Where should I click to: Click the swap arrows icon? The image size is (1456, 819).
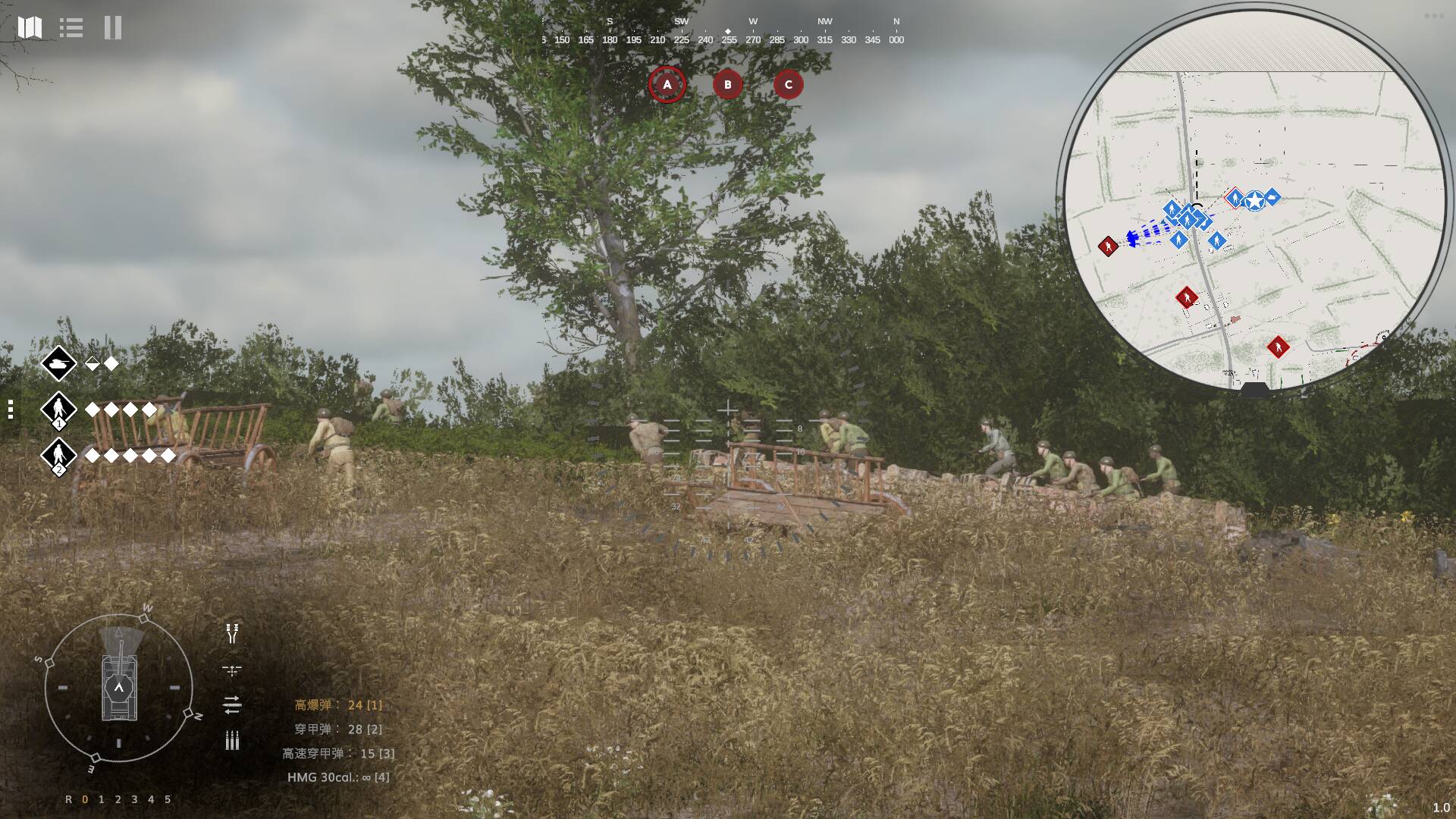[232, 705]
